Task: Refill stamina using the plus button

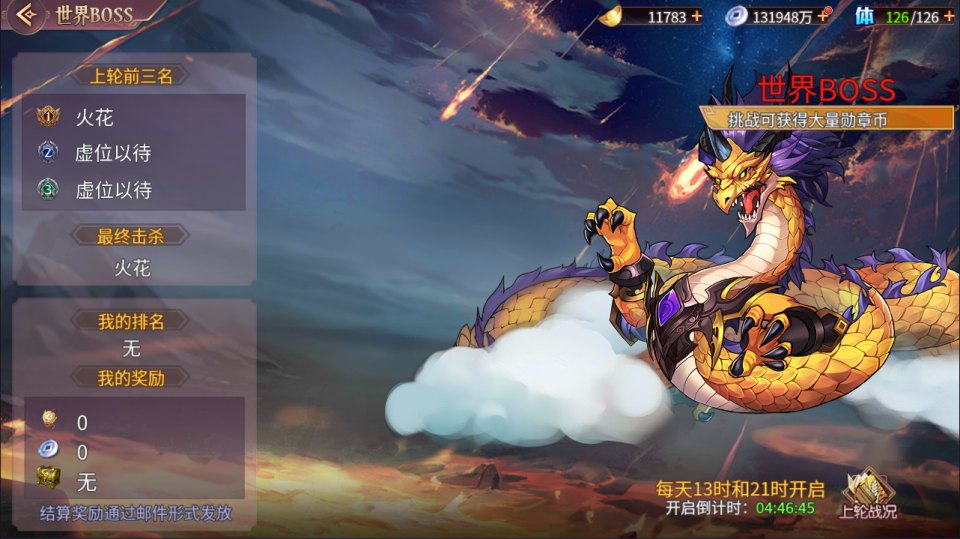Action: (948, 16)
